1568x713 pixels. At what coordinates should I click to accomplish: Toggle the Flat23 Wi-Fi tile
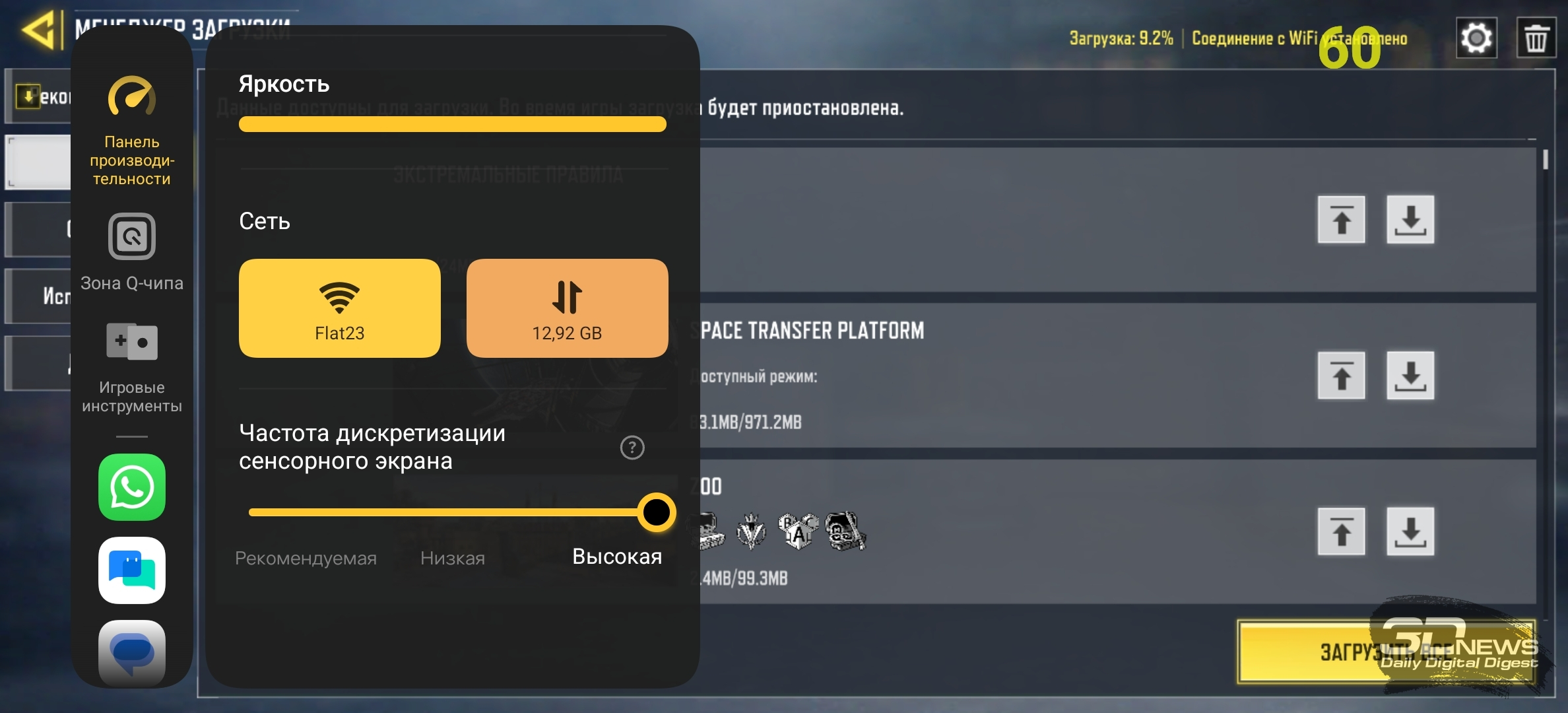339,308
